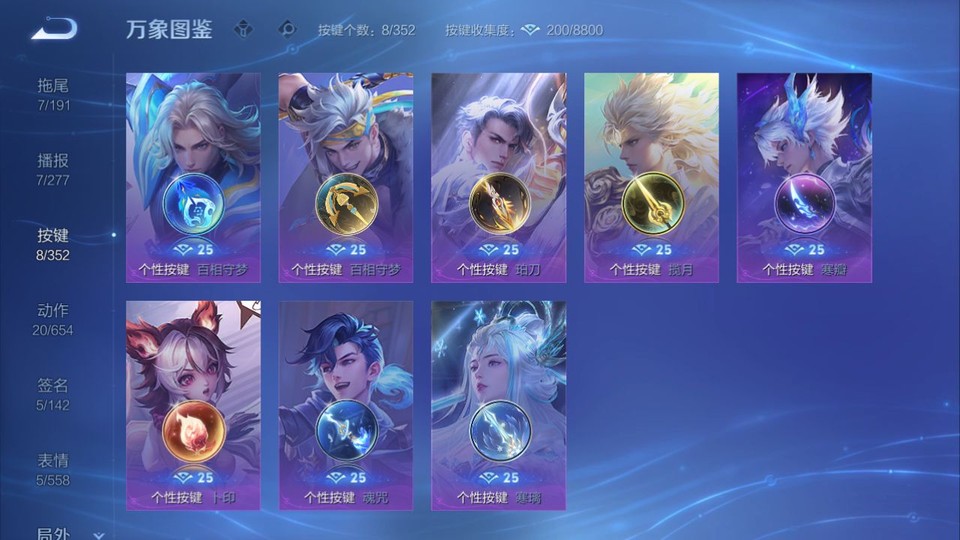Choose the gold-icon 百相守梦 key card

346,177
